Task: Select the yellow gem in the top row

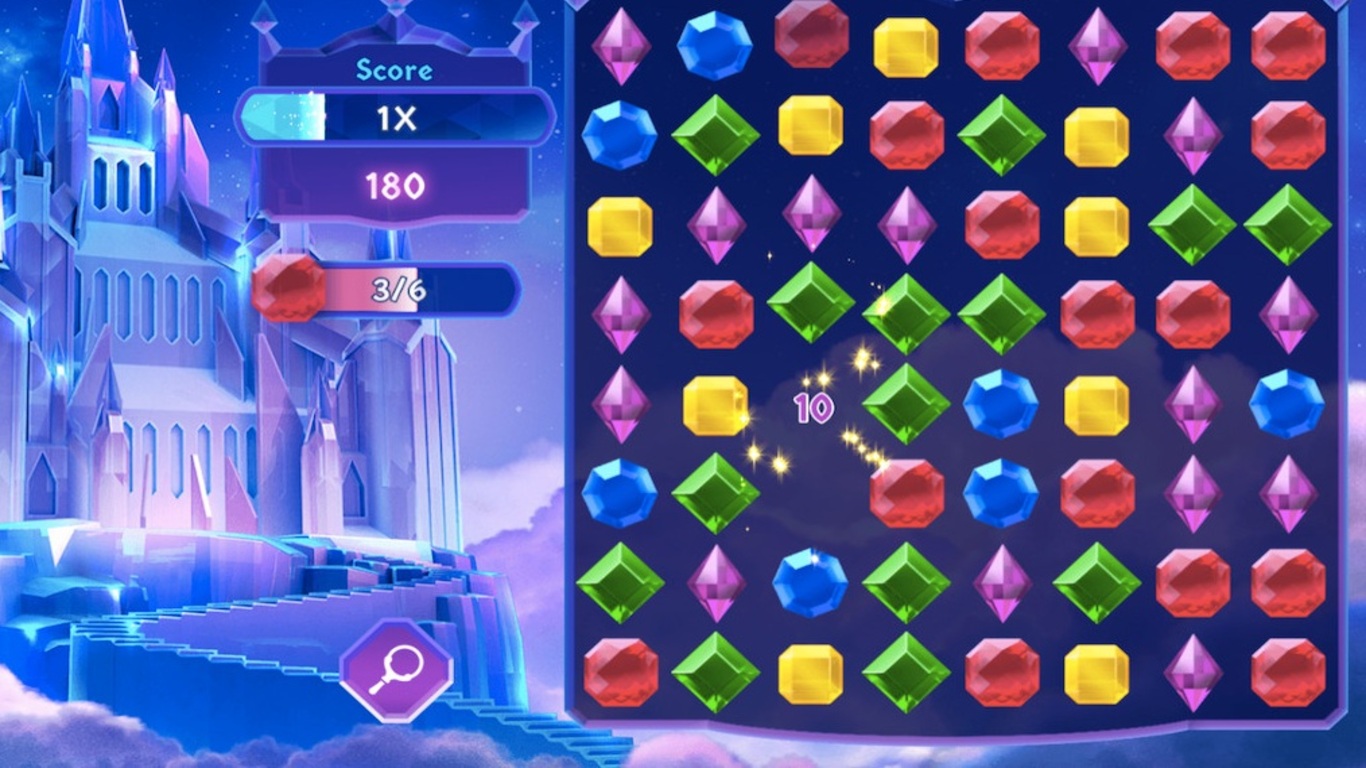Action: [x=906, y=47]
